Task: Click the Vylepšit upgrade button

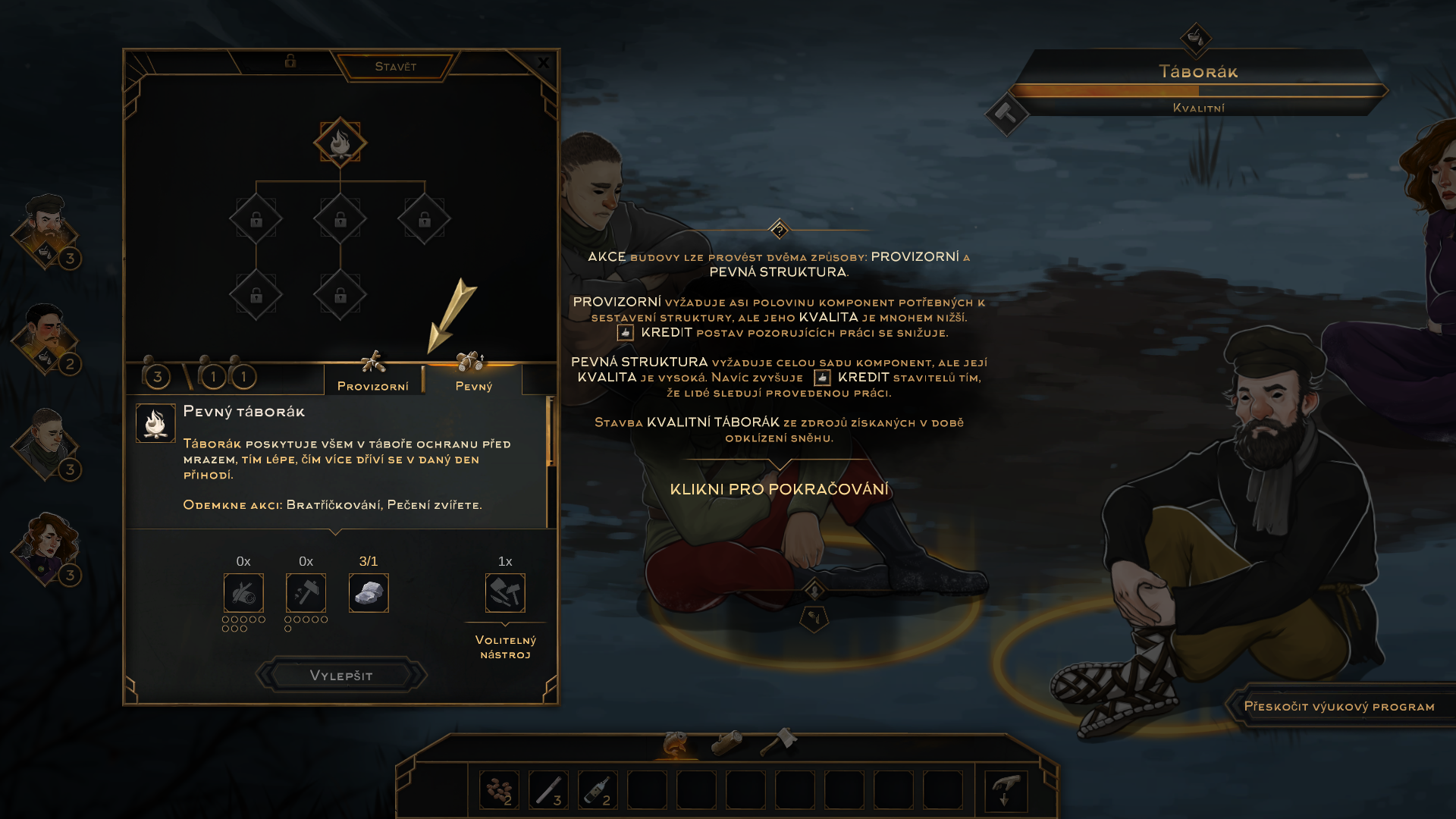Action: click(341, 675)
